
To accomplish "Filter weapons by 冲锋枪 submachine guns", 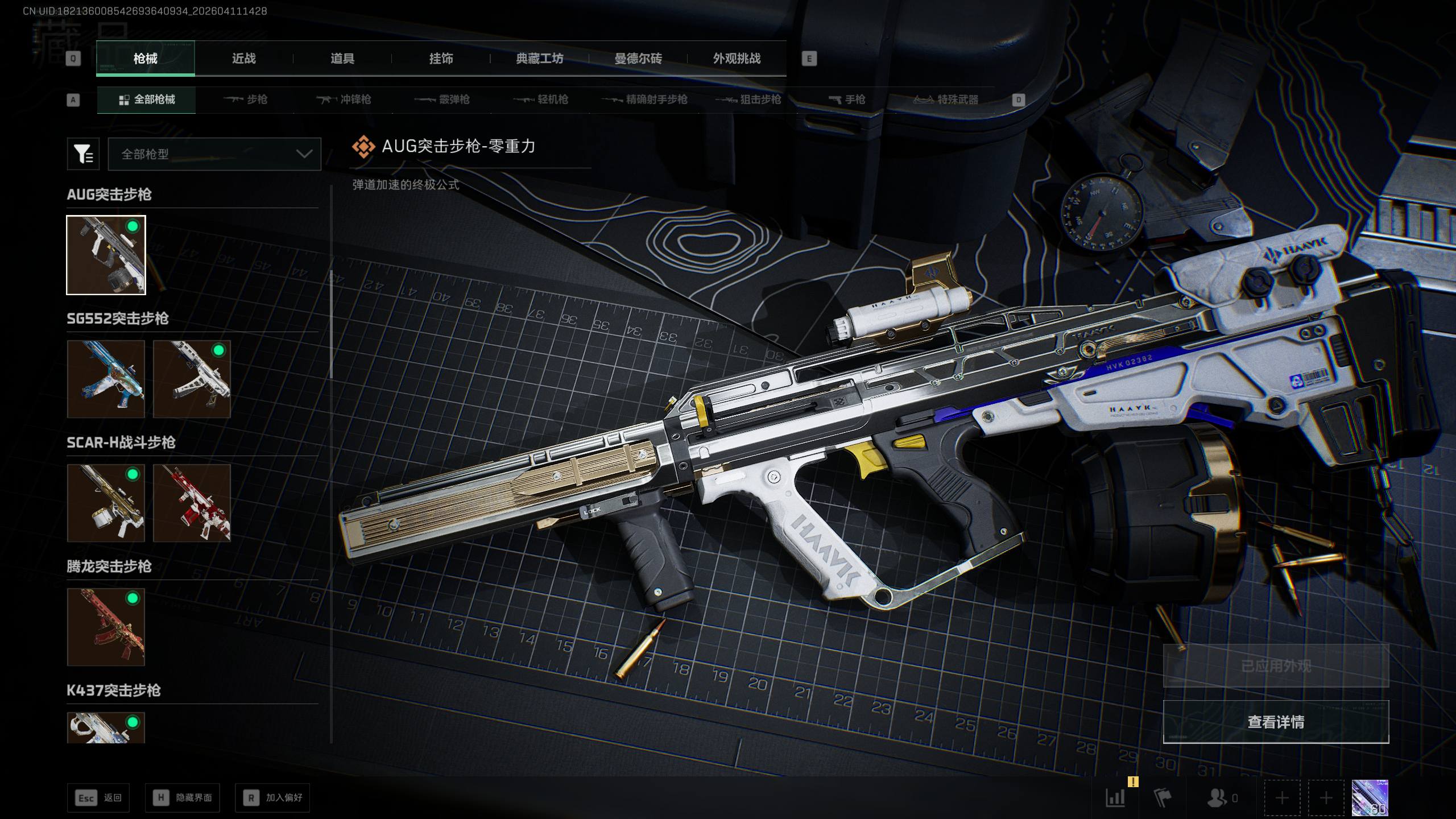I will 344,100.
